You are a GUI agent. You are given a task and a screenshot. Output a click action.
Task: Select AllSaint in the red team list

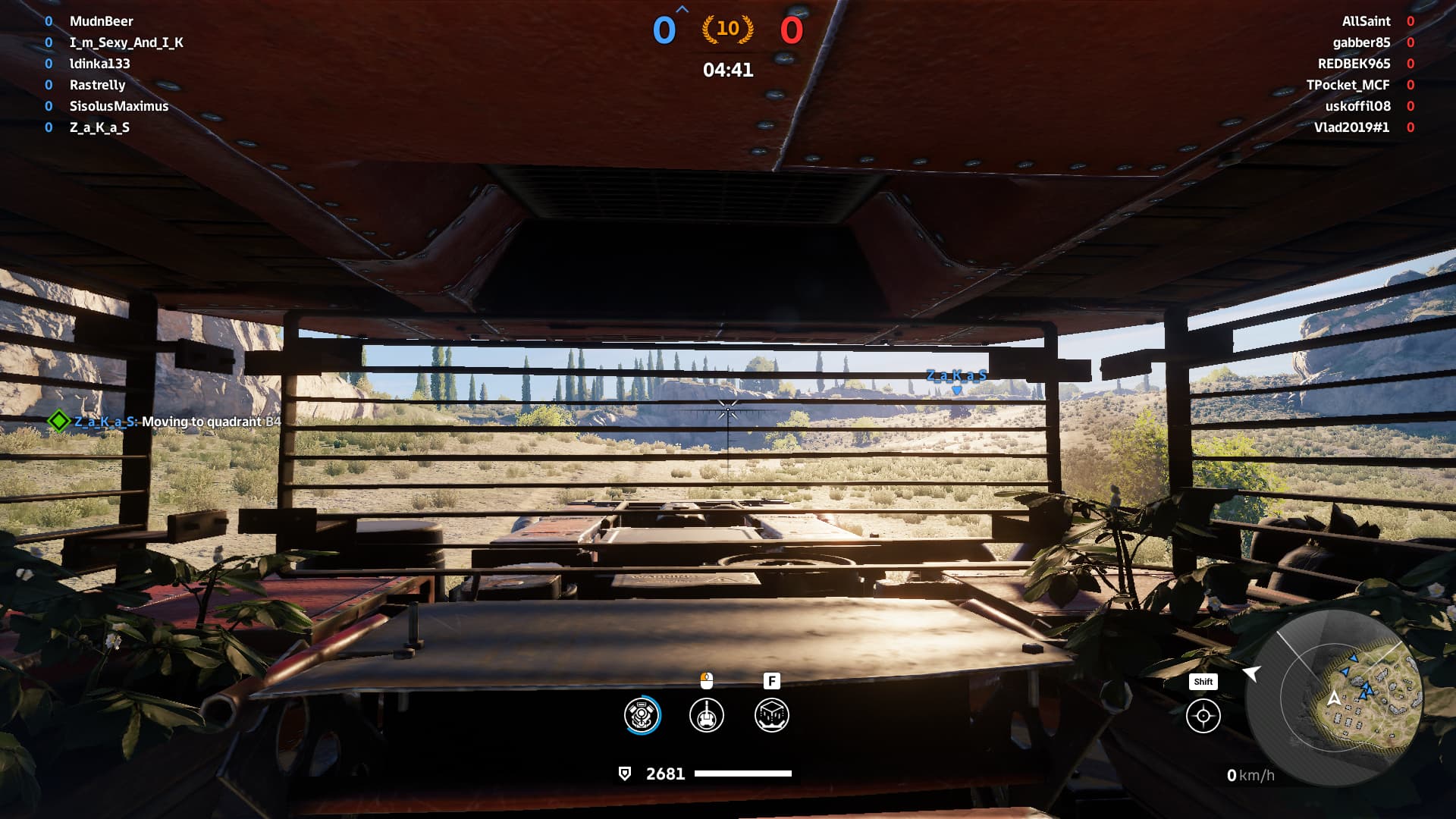click(1366, 21)
